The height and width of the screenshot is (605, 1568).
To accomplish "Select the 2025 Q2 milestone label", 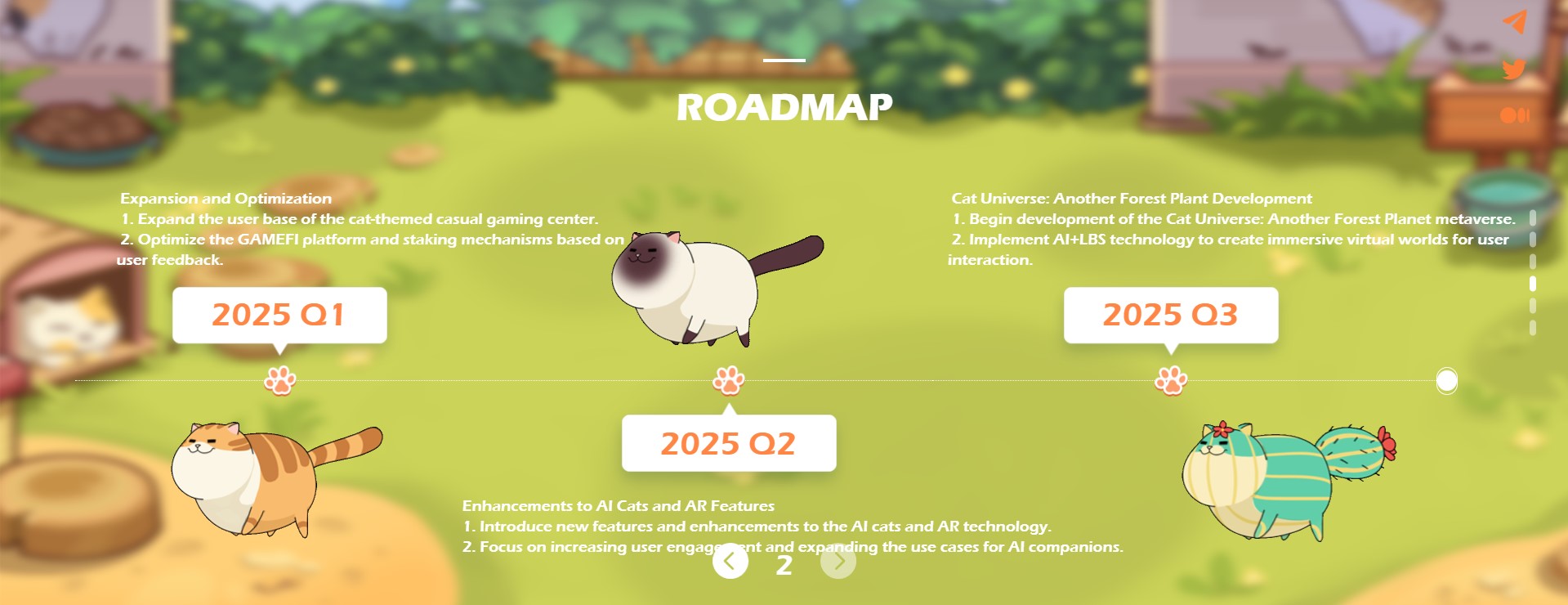I will (x=728, y=443).
